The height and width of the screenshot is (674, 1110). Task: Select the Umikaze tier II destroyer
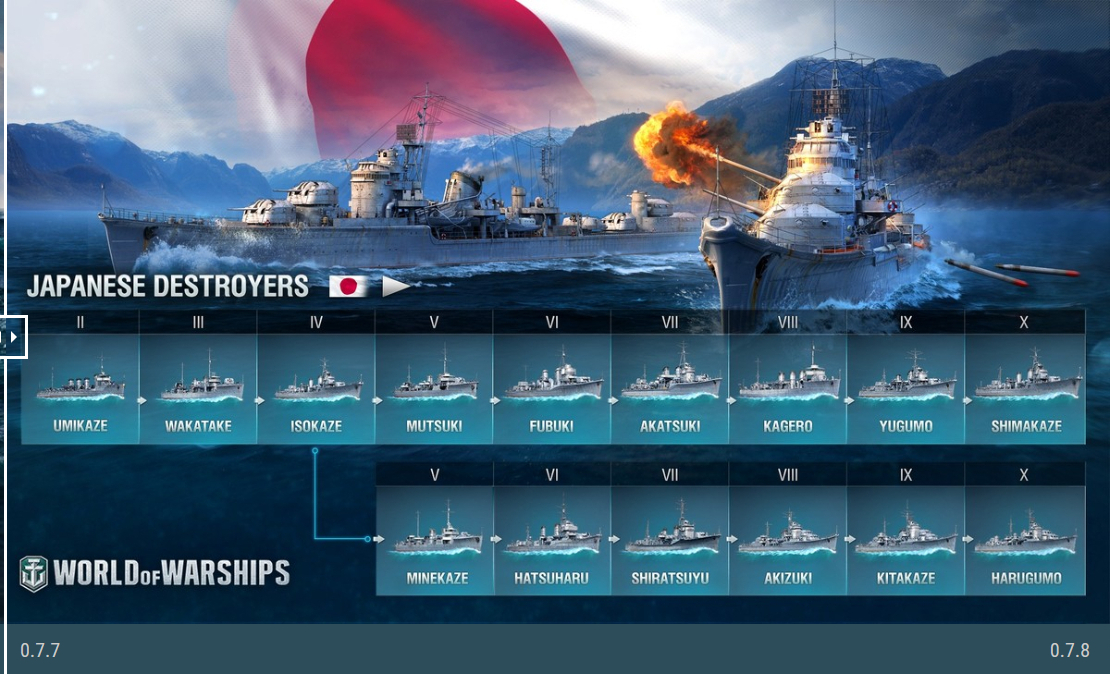click(x=80, y=389)
